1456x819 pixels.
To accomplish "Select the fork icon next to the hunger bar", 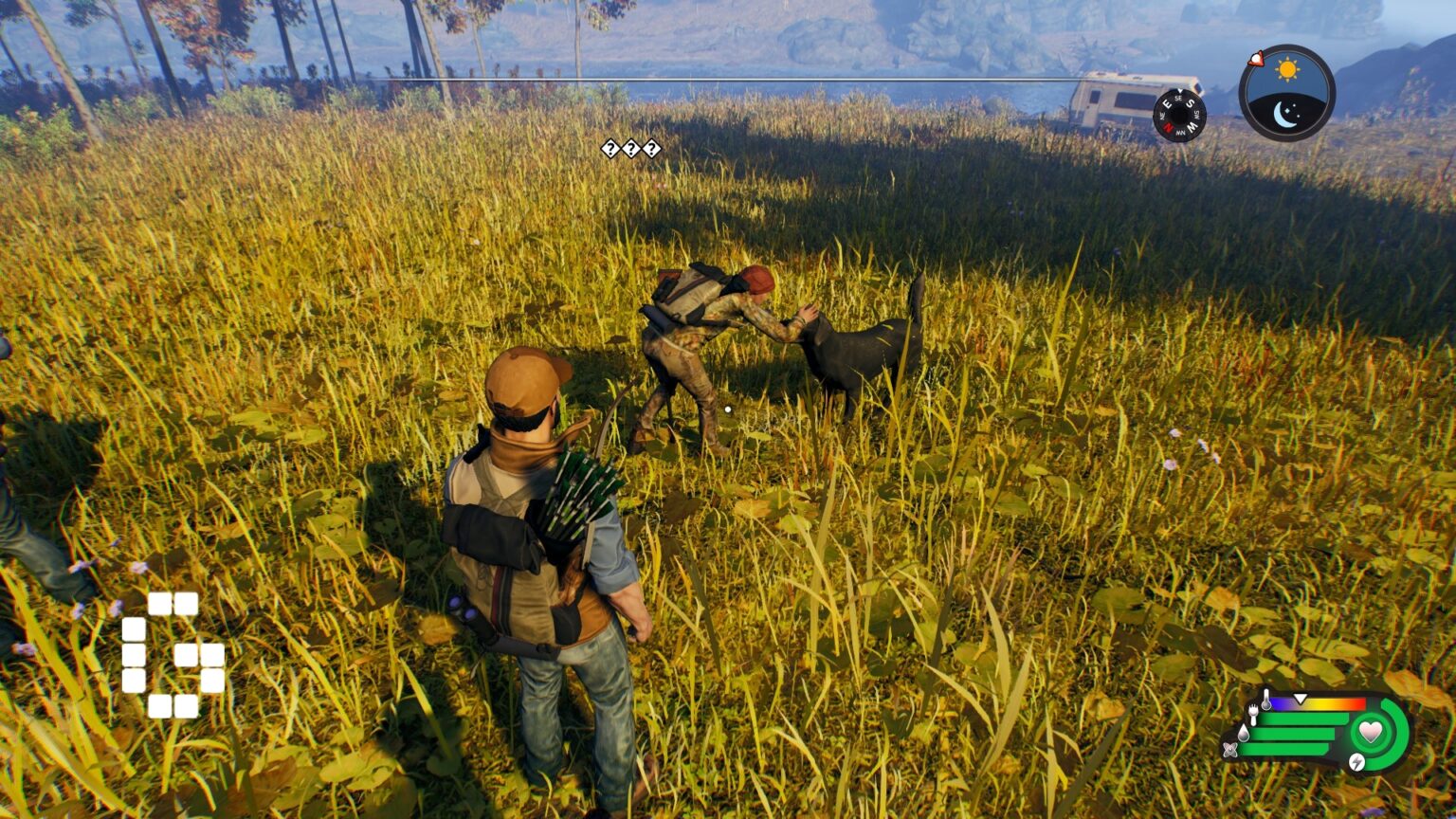I will pyautogui.click(x=1253, y=715).
